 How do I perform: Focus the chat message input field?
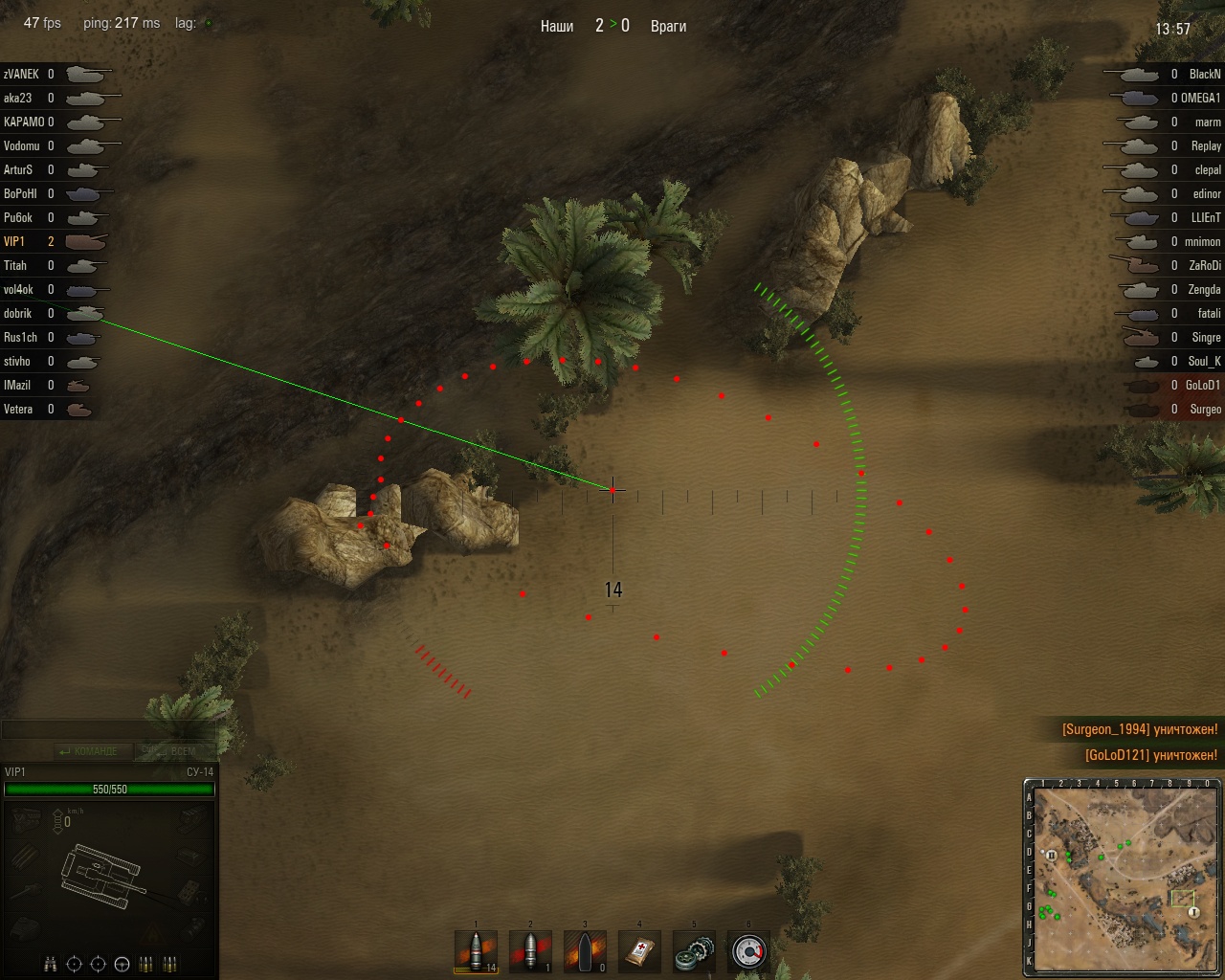click(x=107, y=730)
